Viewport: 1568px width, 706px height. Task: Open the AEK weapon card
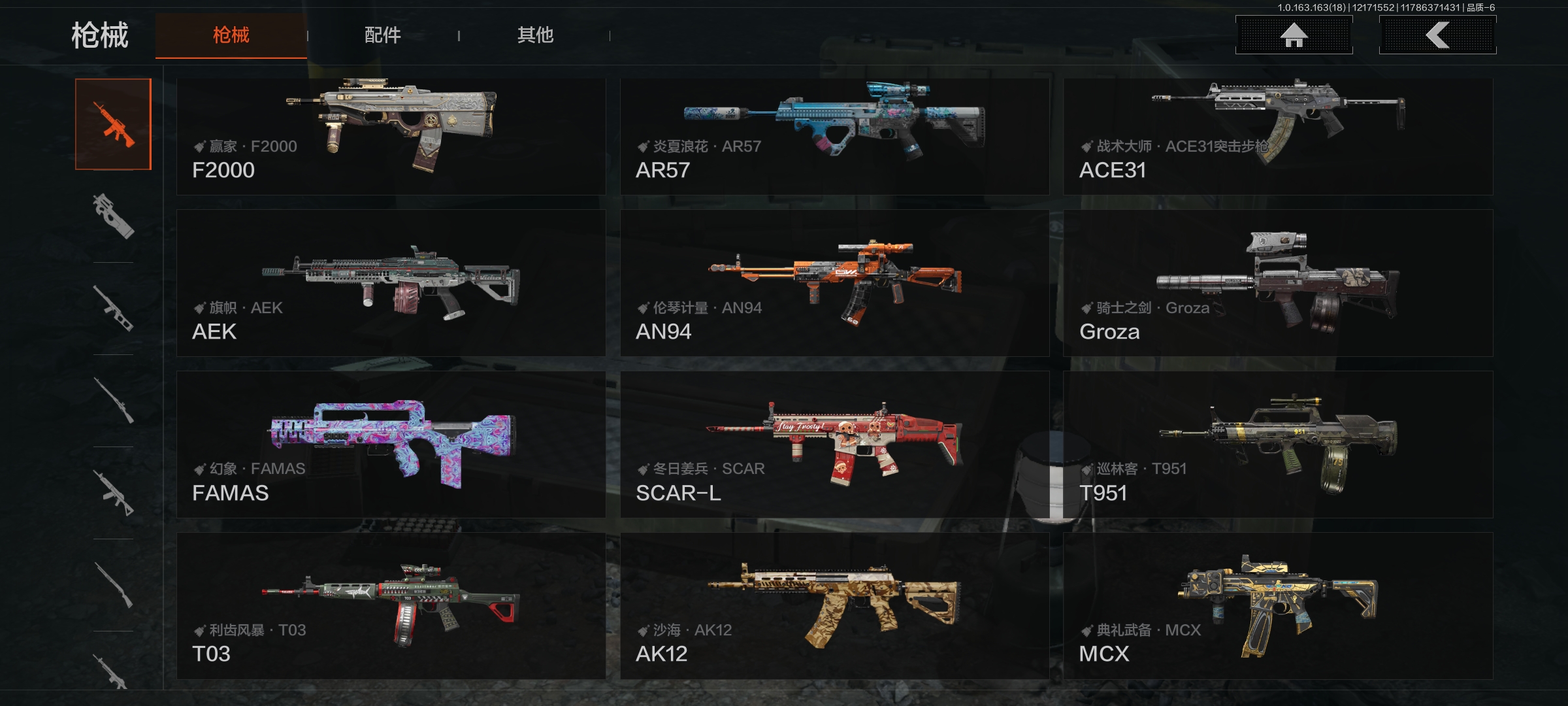point(391,283)
